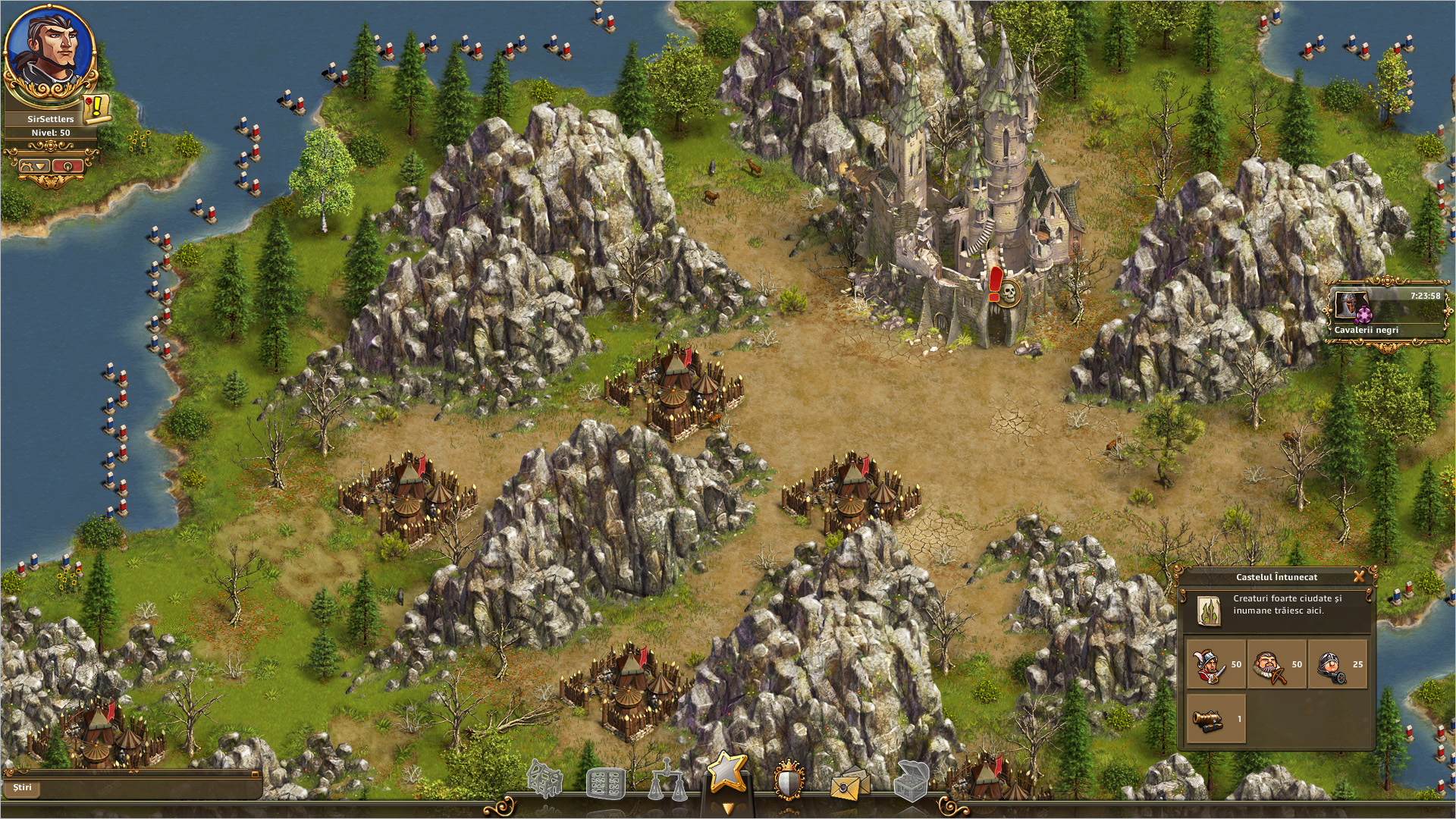This screenshot has width=1456, height=819.
Task: Open the SirSettlers player portrait
Action: point(50,52)
